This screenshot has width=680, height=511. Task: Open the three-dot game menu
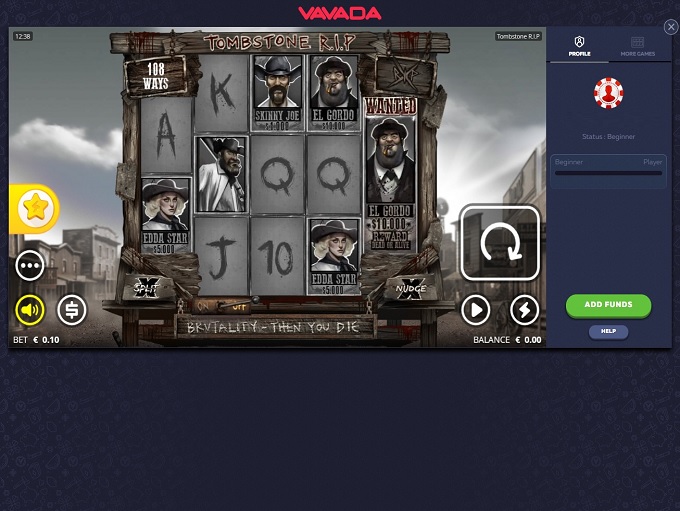(30, 265)
